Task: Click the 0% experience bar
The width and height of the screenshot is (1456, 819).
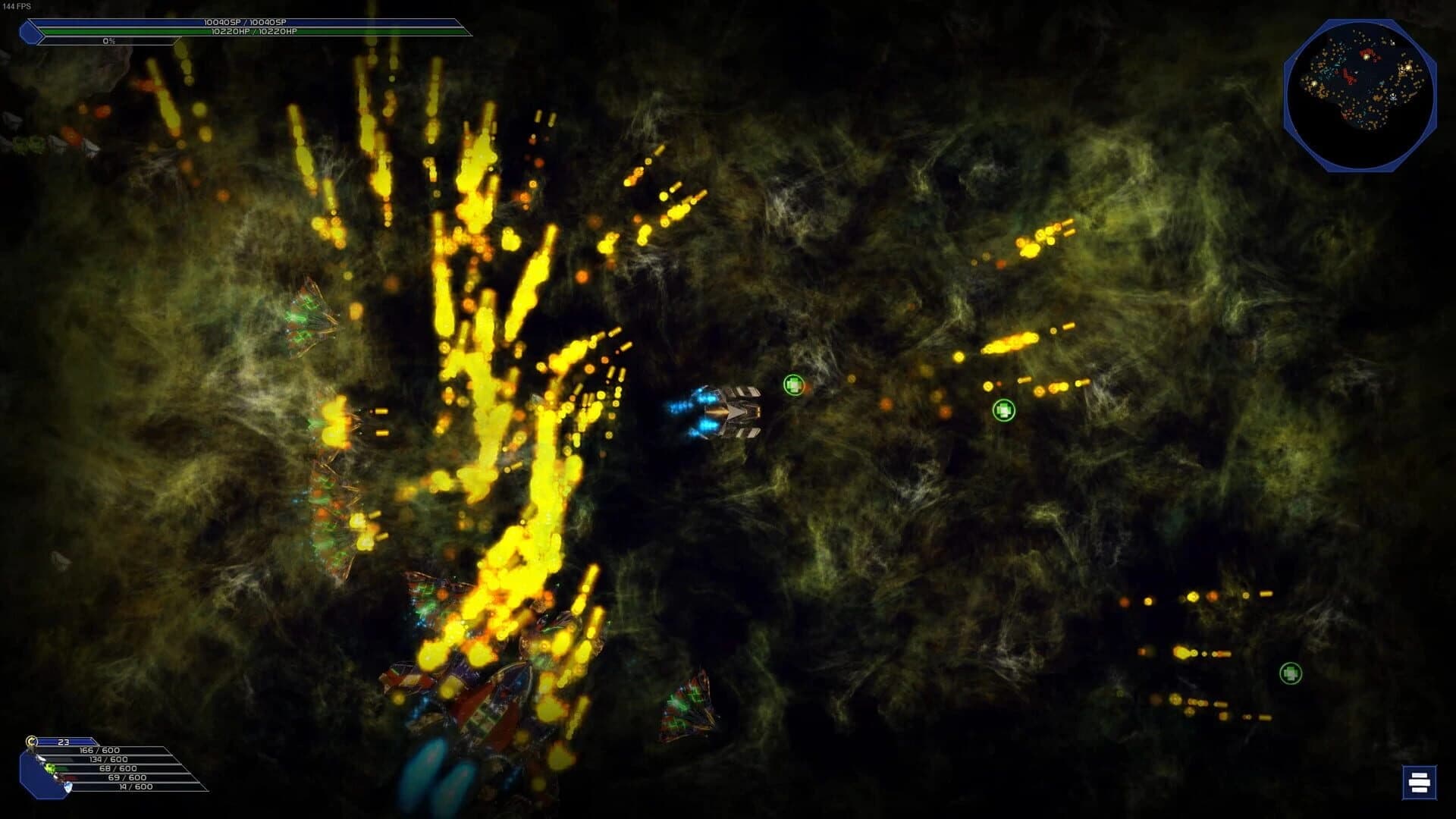Action: (110, 42)
